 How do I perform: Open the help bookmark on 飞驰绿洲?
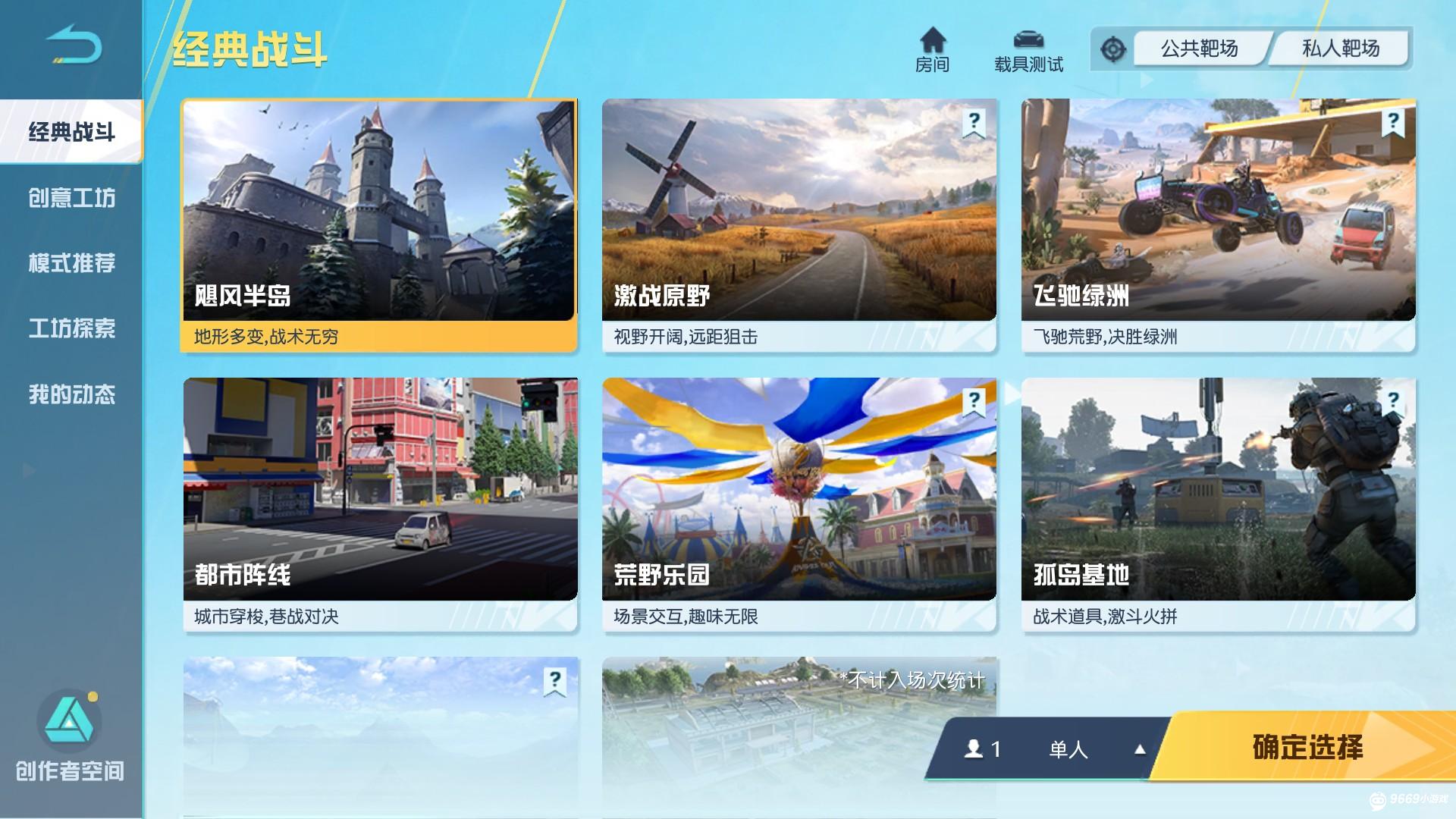pos(1392,120)
